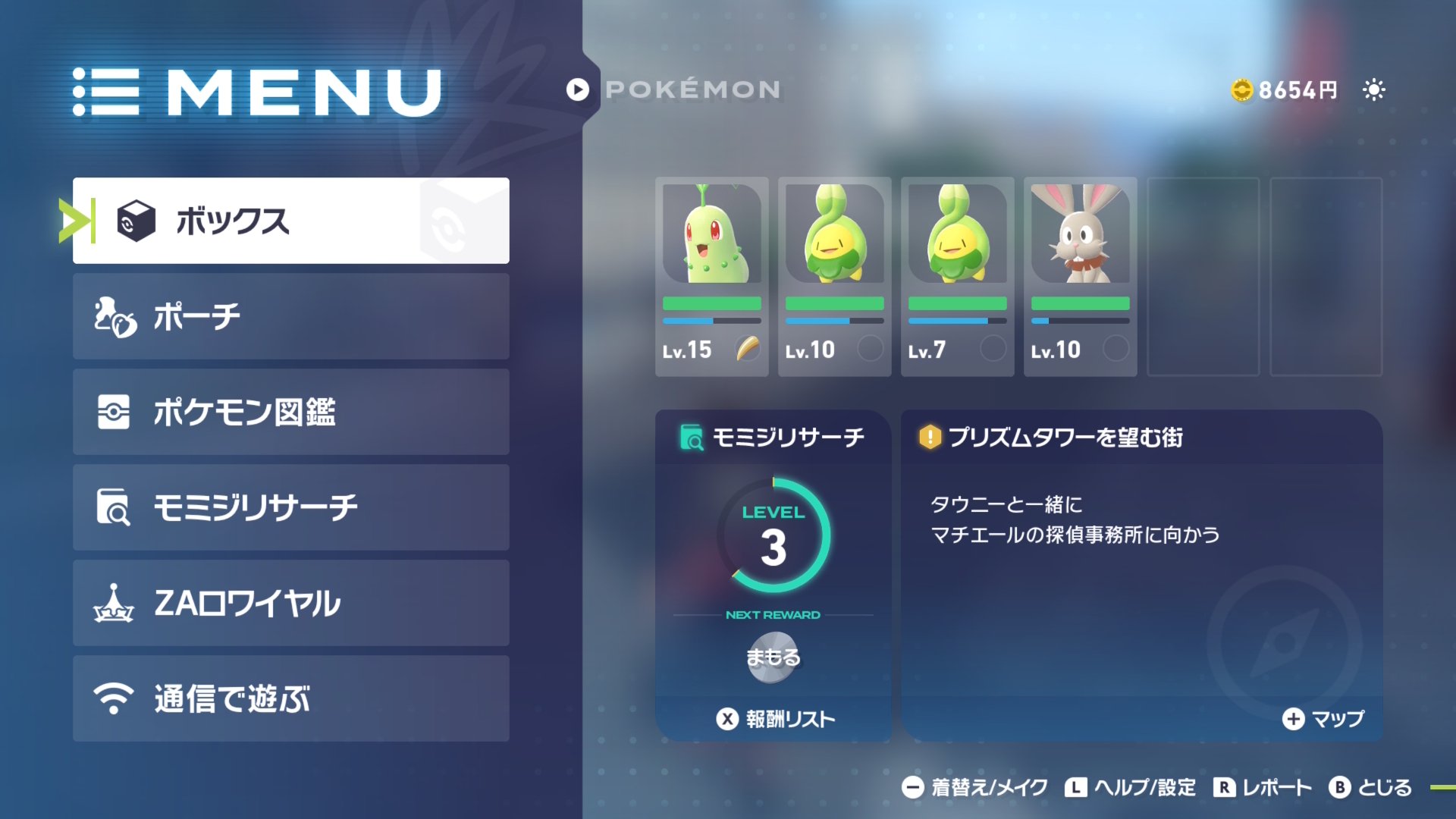This screenshot has width=1456, height=819.
Task: Click the sun weather icon top right
Action: (1375, 89)
